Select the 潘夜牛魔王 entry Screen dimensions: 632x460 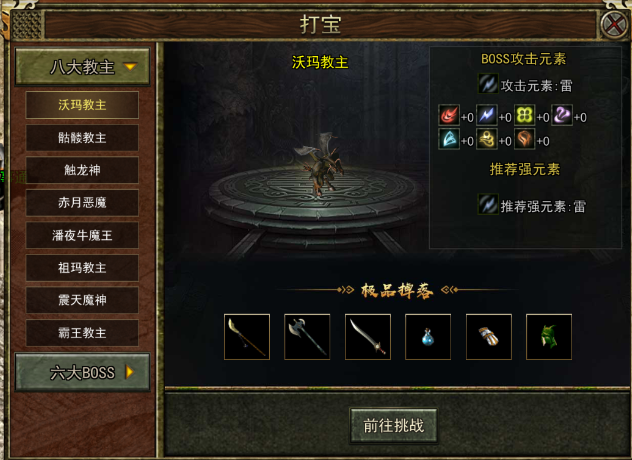(82, 236)
